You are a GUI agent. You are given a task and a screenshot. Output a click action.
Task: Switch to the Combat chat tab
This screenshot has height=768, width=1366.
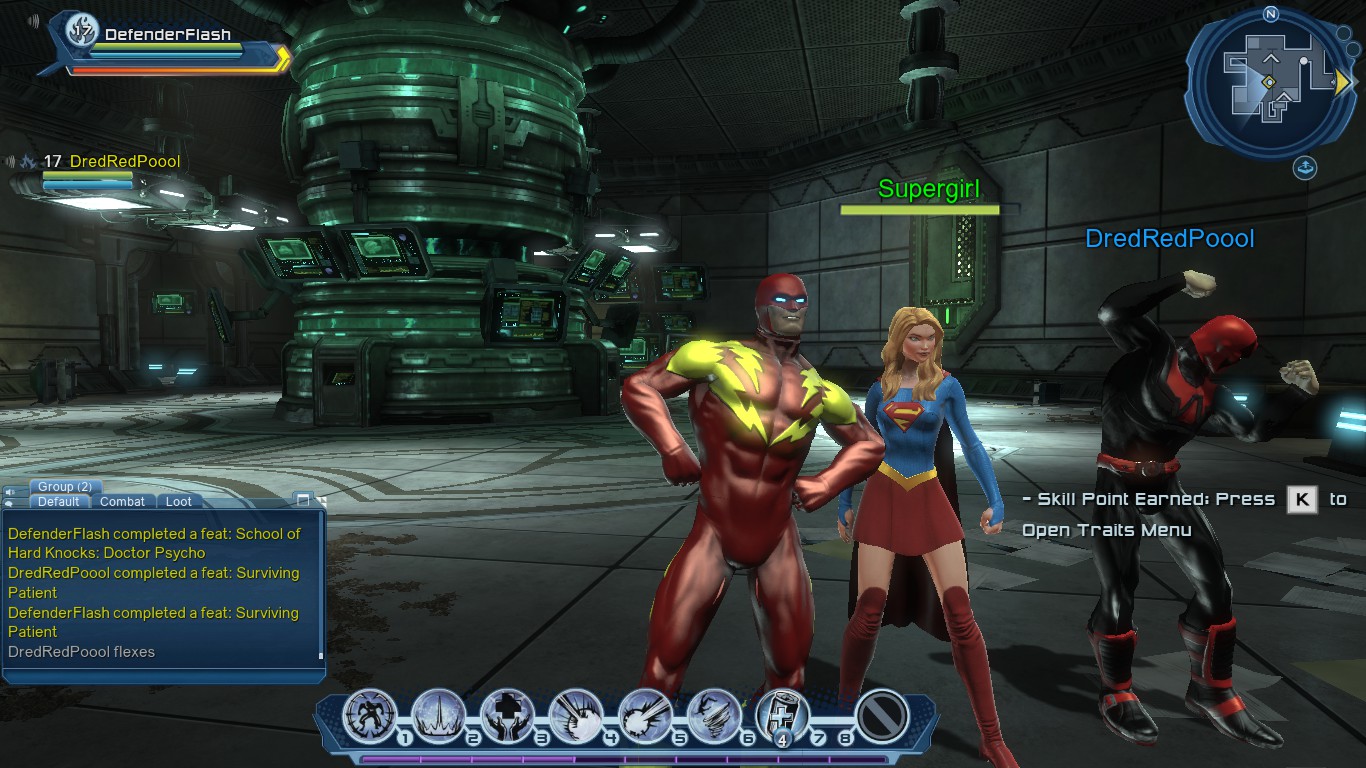coord(122,502)
